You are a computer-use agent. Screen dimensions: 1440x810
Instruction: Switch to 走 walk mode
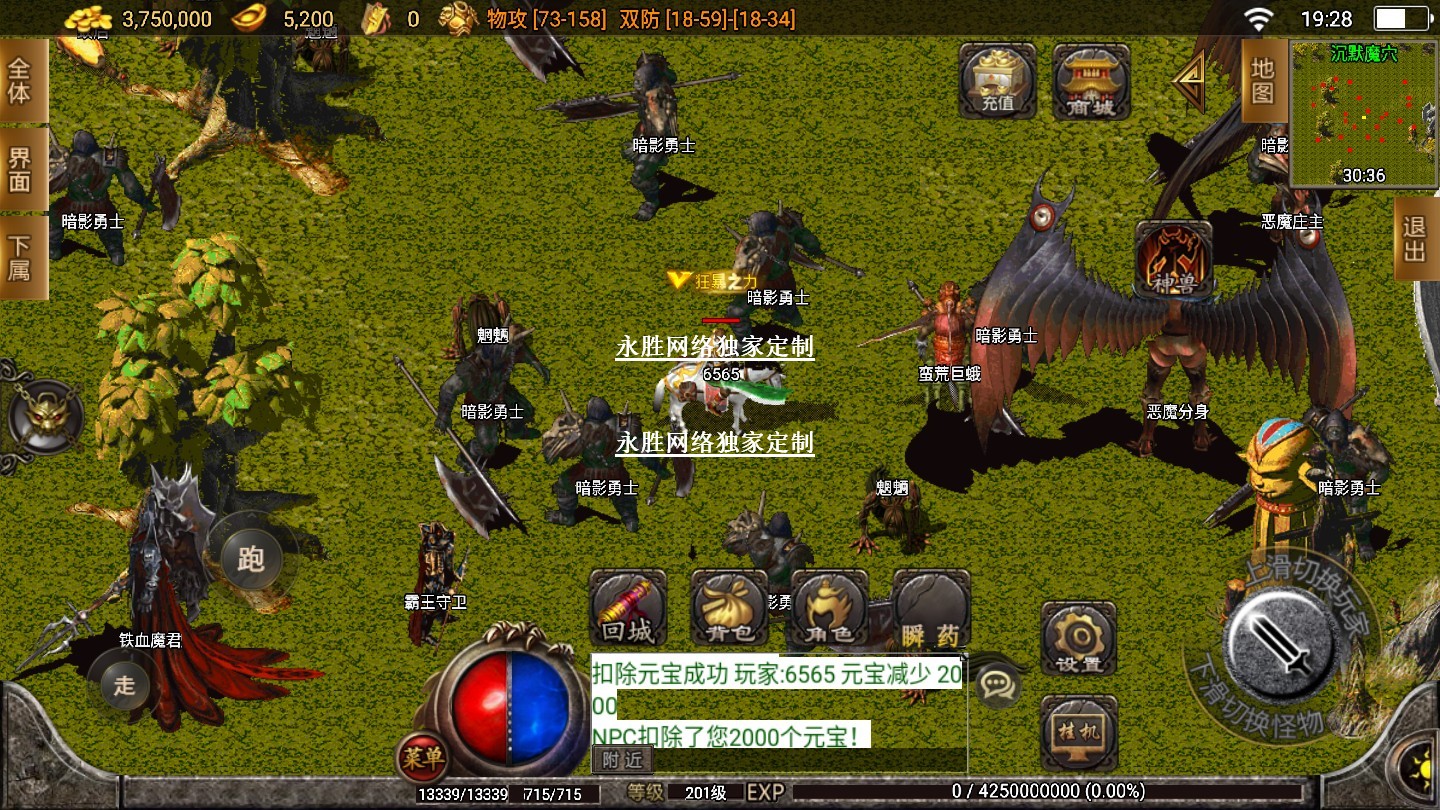(x=124, y=684)
